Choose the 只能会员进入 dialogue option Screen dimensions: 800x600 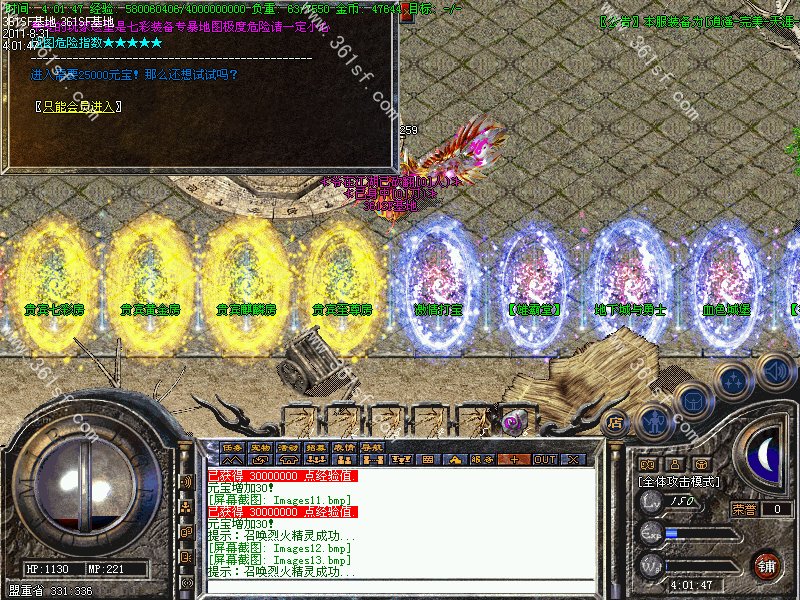click(x=79, y=106)
